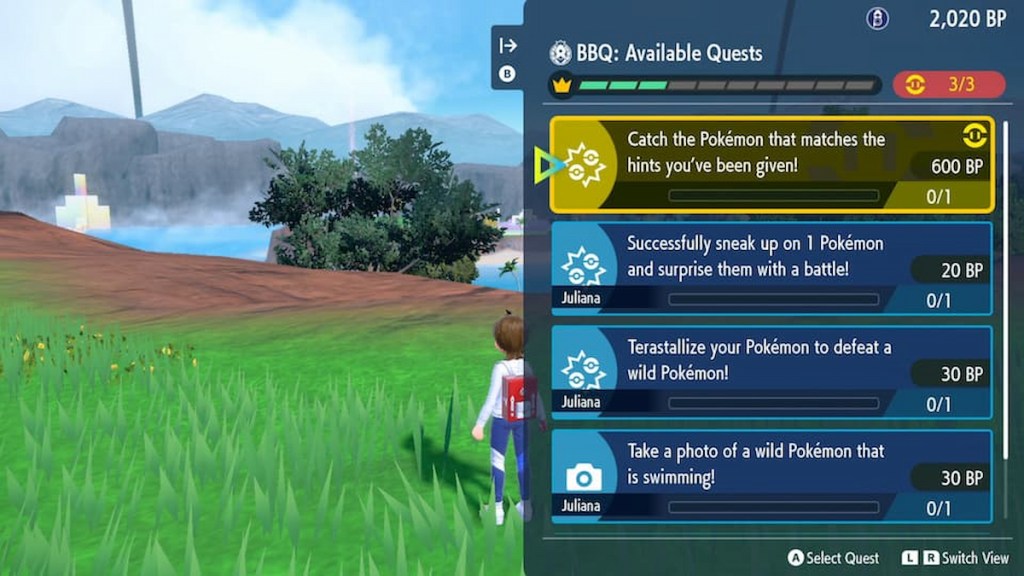Collapse the quest panel with the arrow tab
Screen dimensions: 1024x576
[508, 46]
